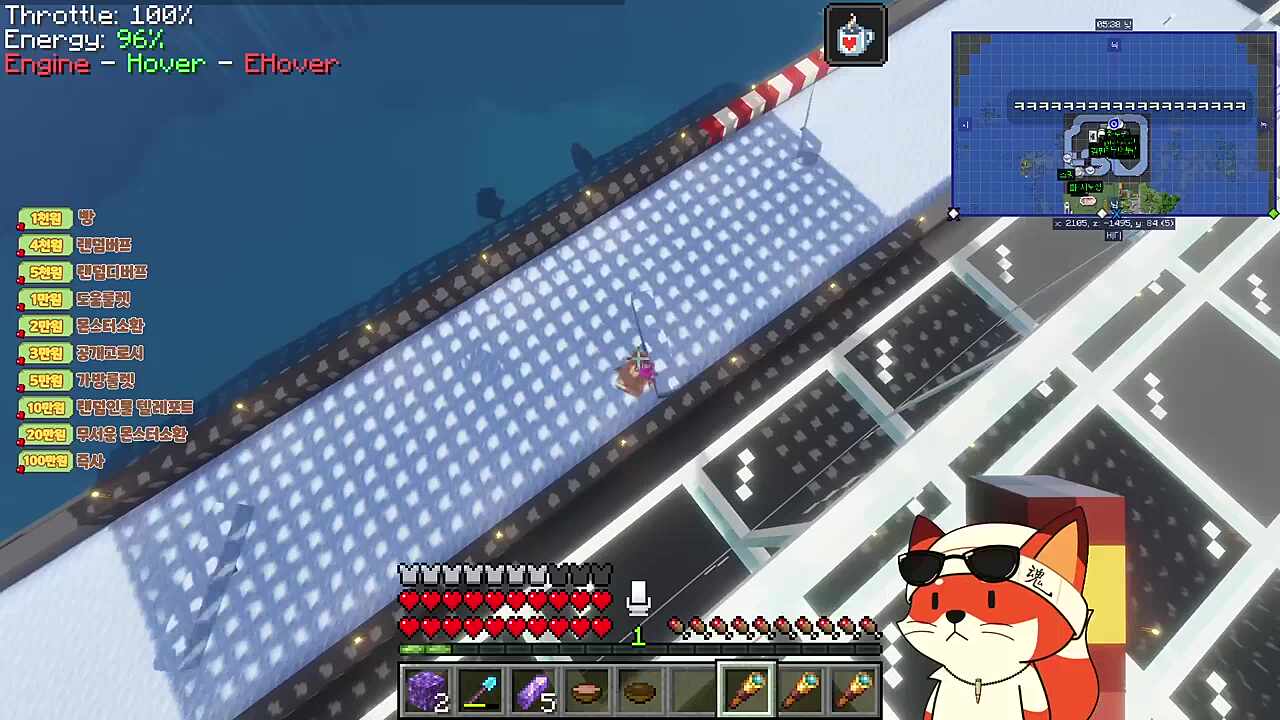The image size is (1280, 720).
Task: Select the purple block hotbar slot
Action: (428, 691)
